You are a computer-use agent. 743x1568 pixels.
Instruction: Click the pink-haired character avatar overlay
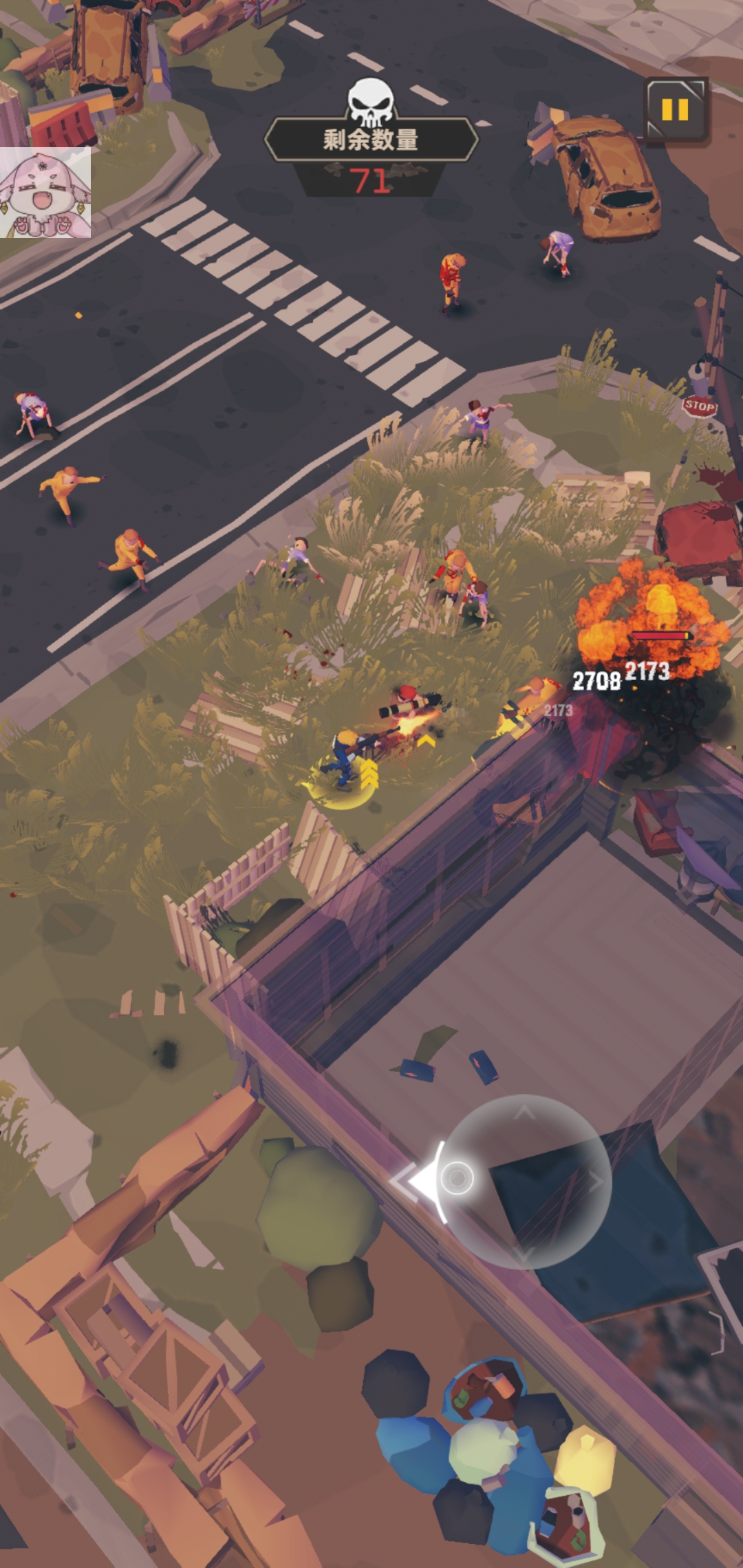point(45,193)
